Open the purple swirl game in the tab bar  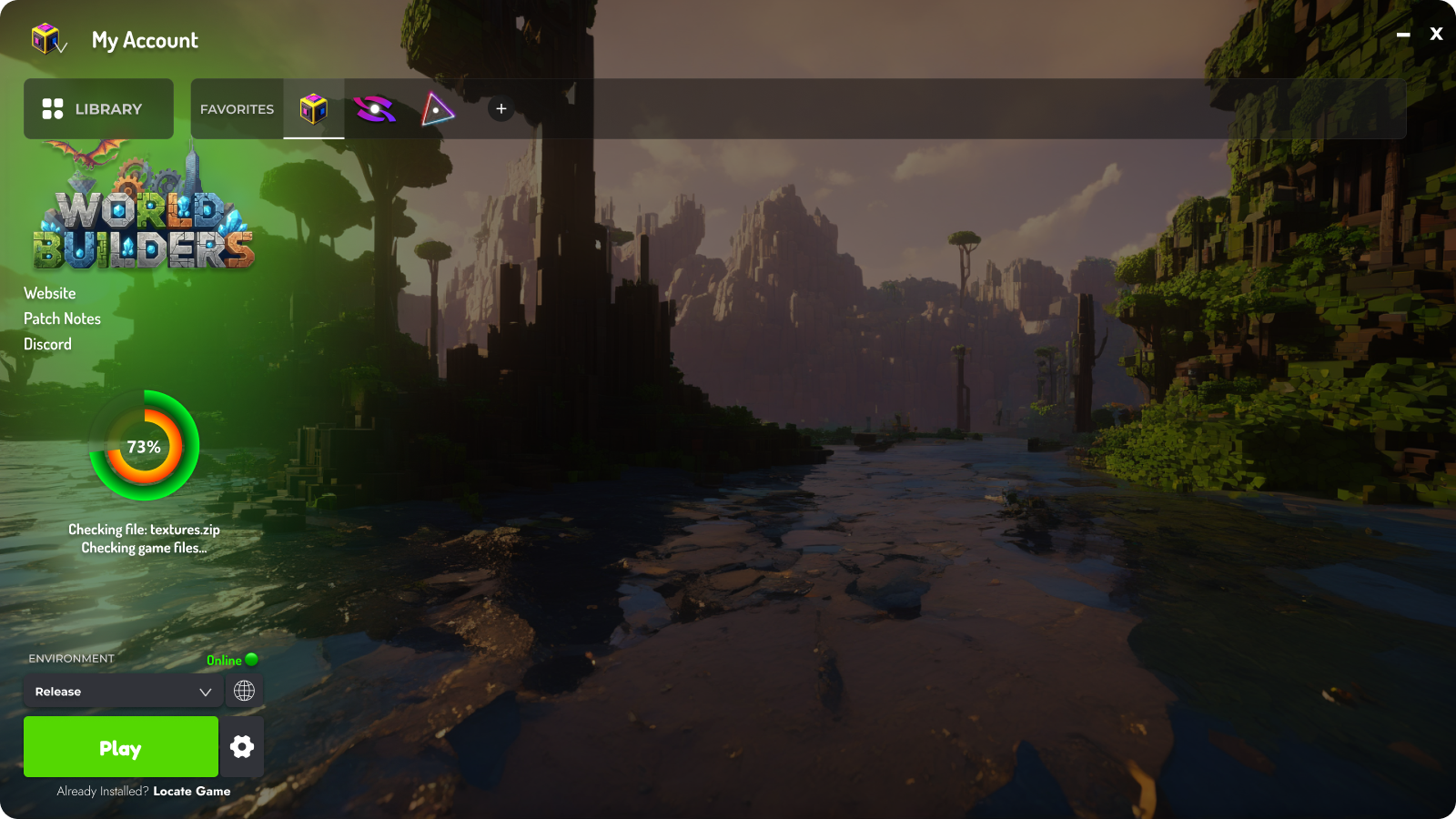375,110
